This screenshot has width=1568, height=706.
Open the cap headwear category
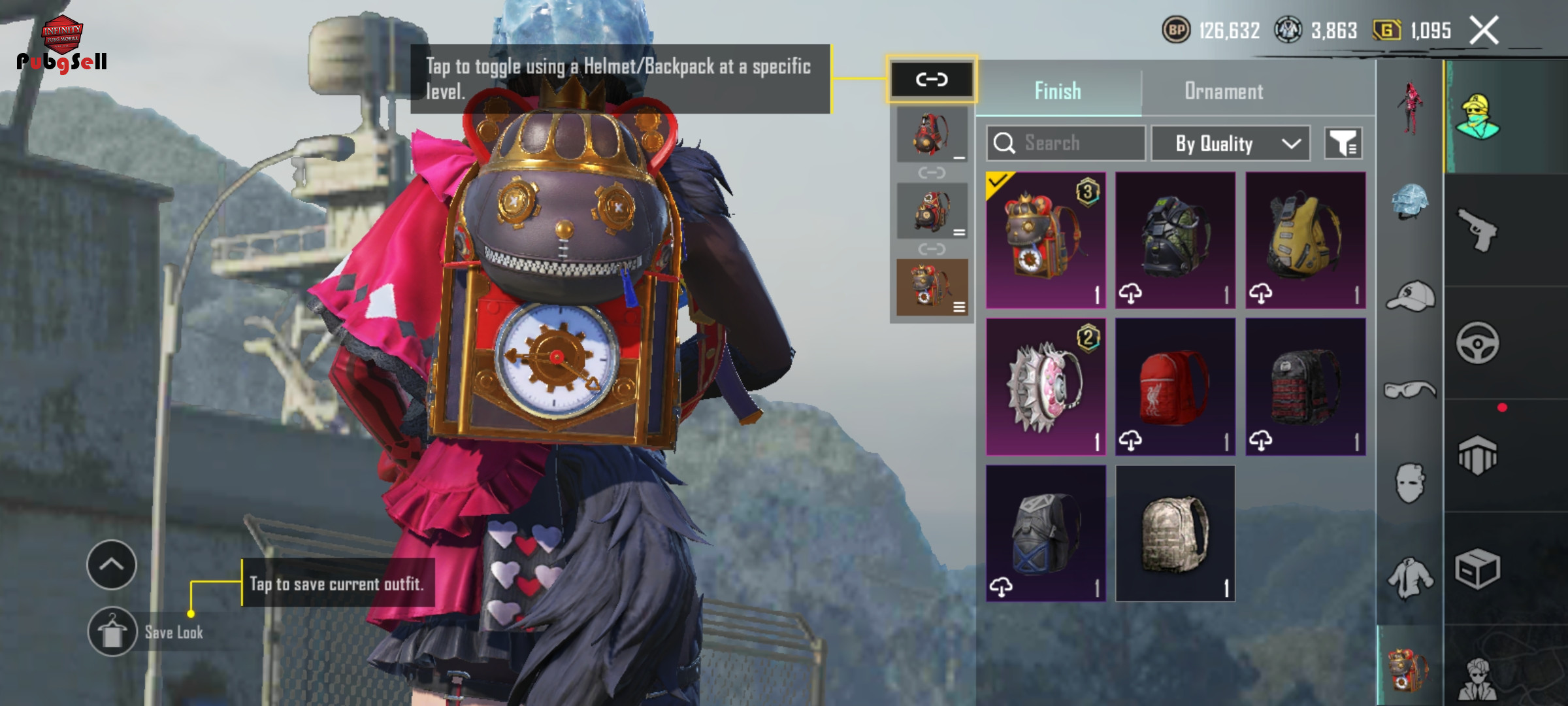coord(1410,297)
